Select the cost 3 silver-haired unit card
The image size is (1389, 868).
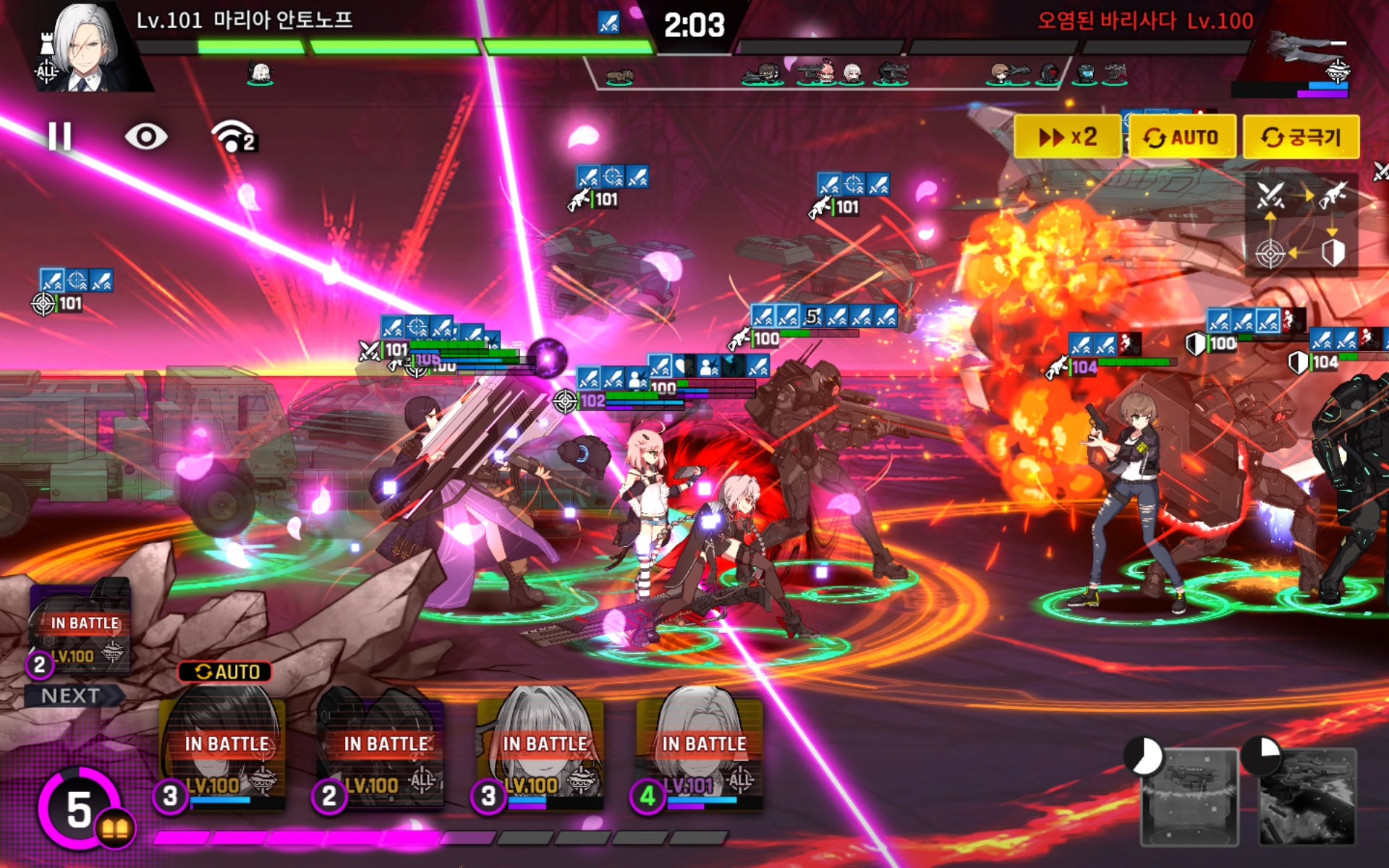[543, 749]
